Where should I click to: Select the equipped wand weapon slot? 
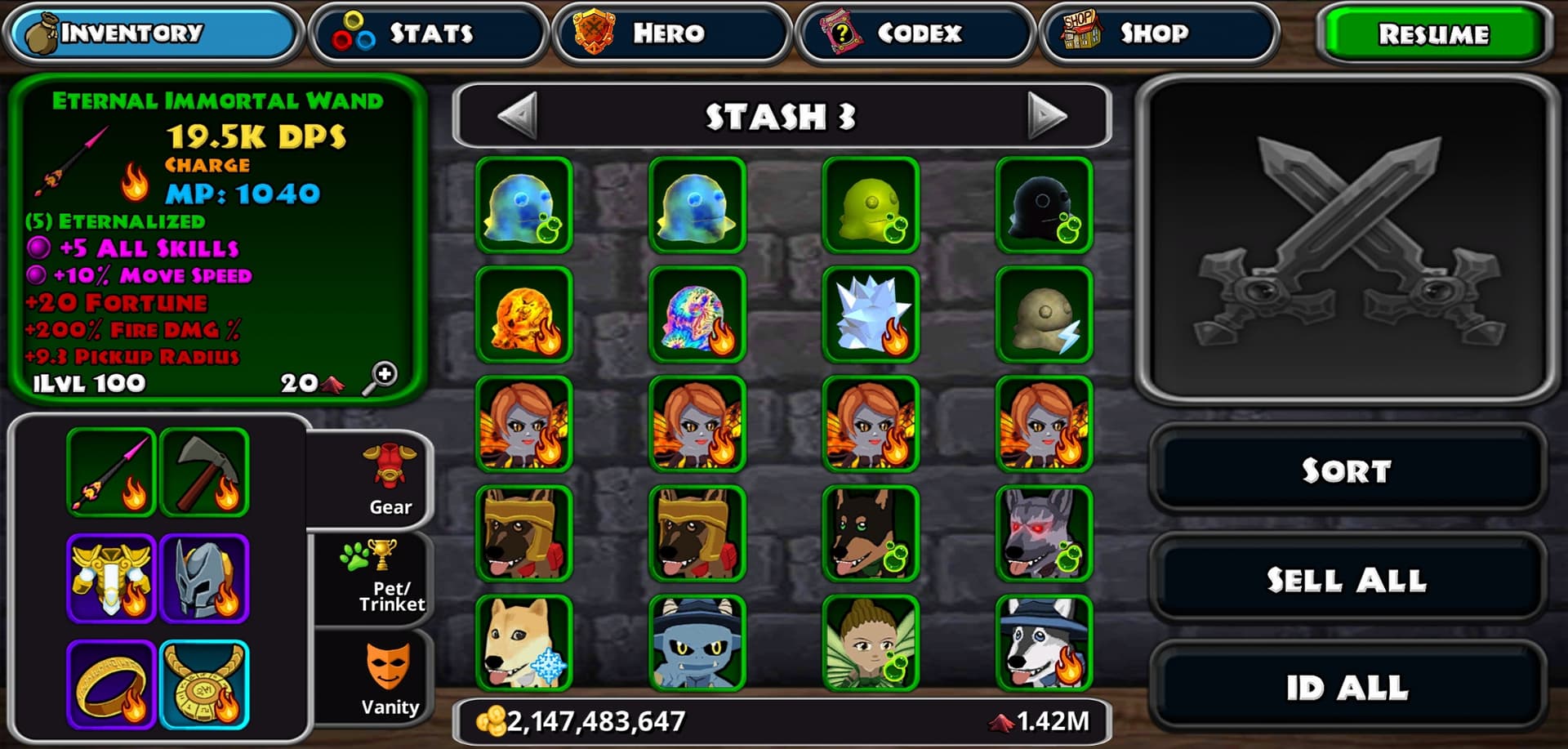click(112, 473)
